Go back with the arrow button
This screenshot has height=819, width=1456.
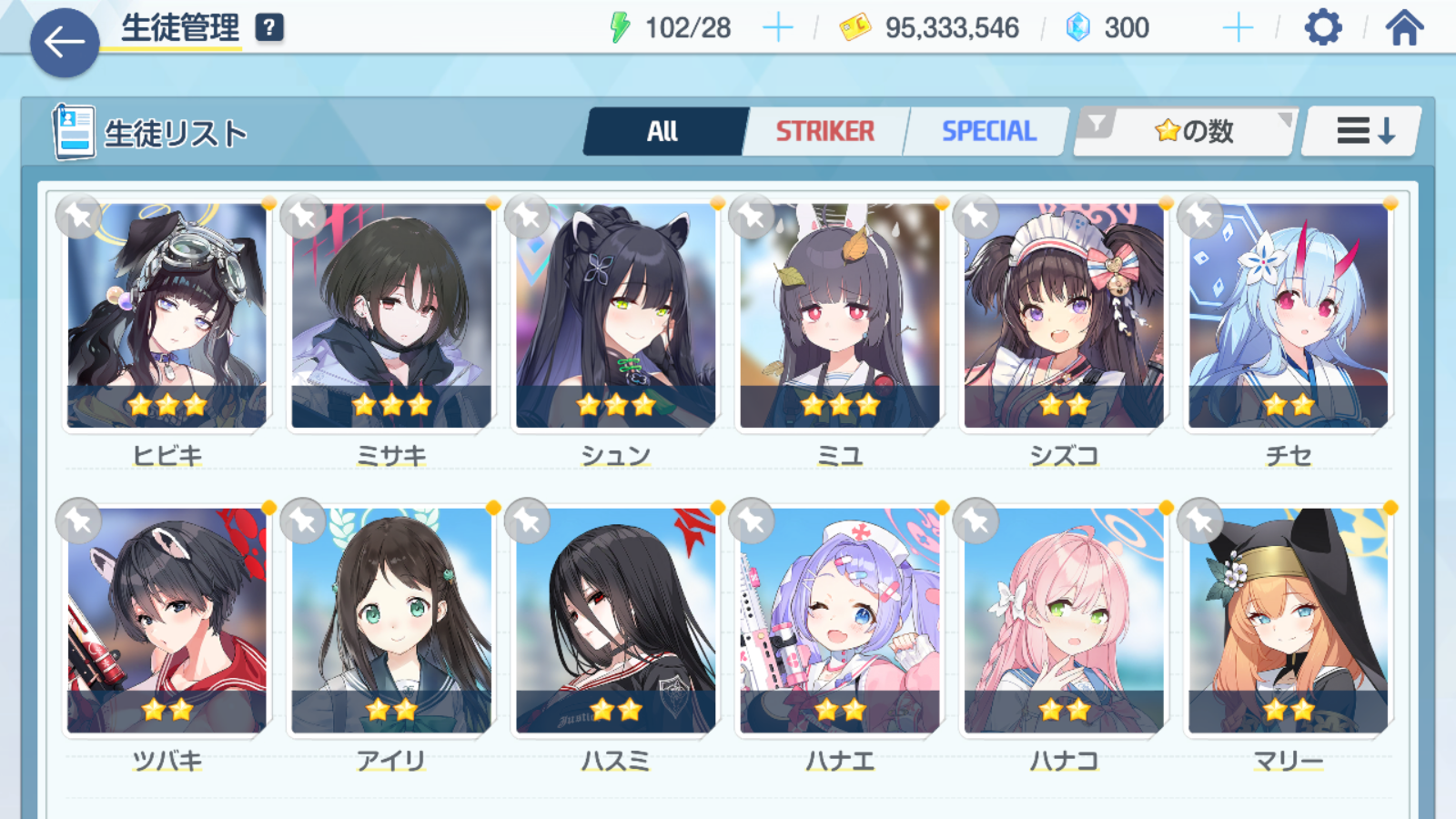(x=64, y=42)
